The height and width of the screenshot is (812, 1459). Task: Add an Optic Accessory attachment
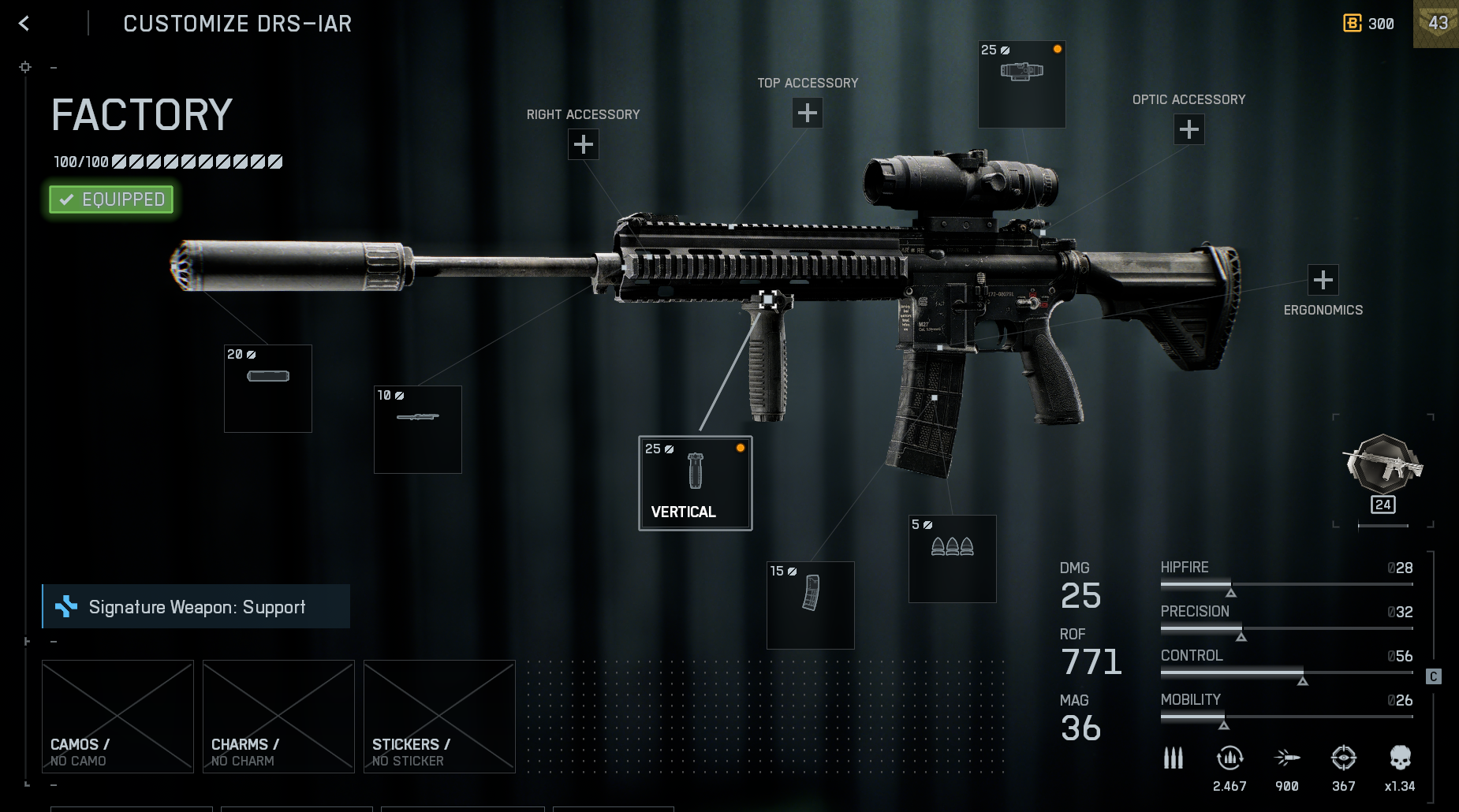1189,129
